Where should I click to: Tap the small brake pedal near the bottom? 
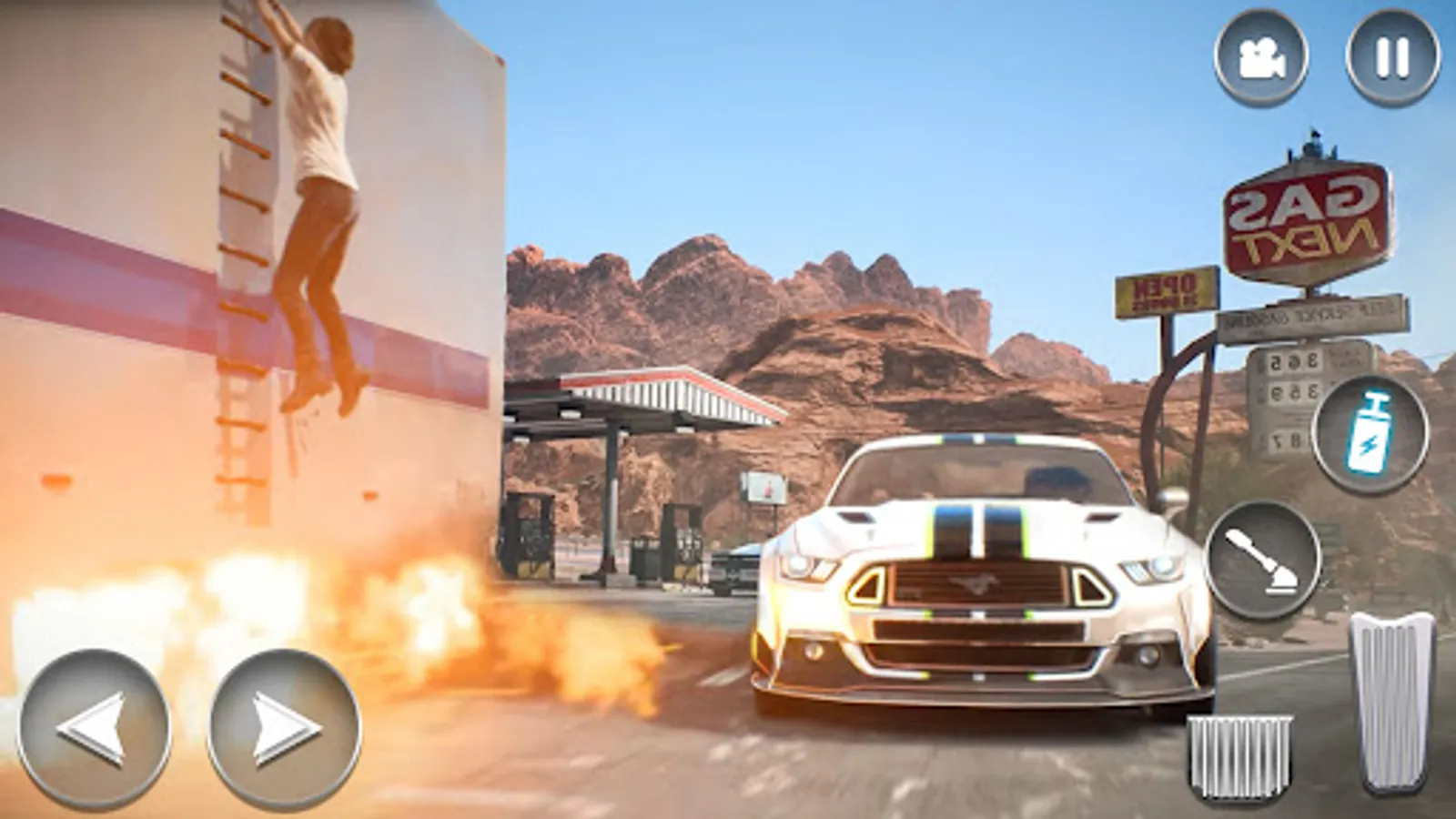tap(1239, 755)
